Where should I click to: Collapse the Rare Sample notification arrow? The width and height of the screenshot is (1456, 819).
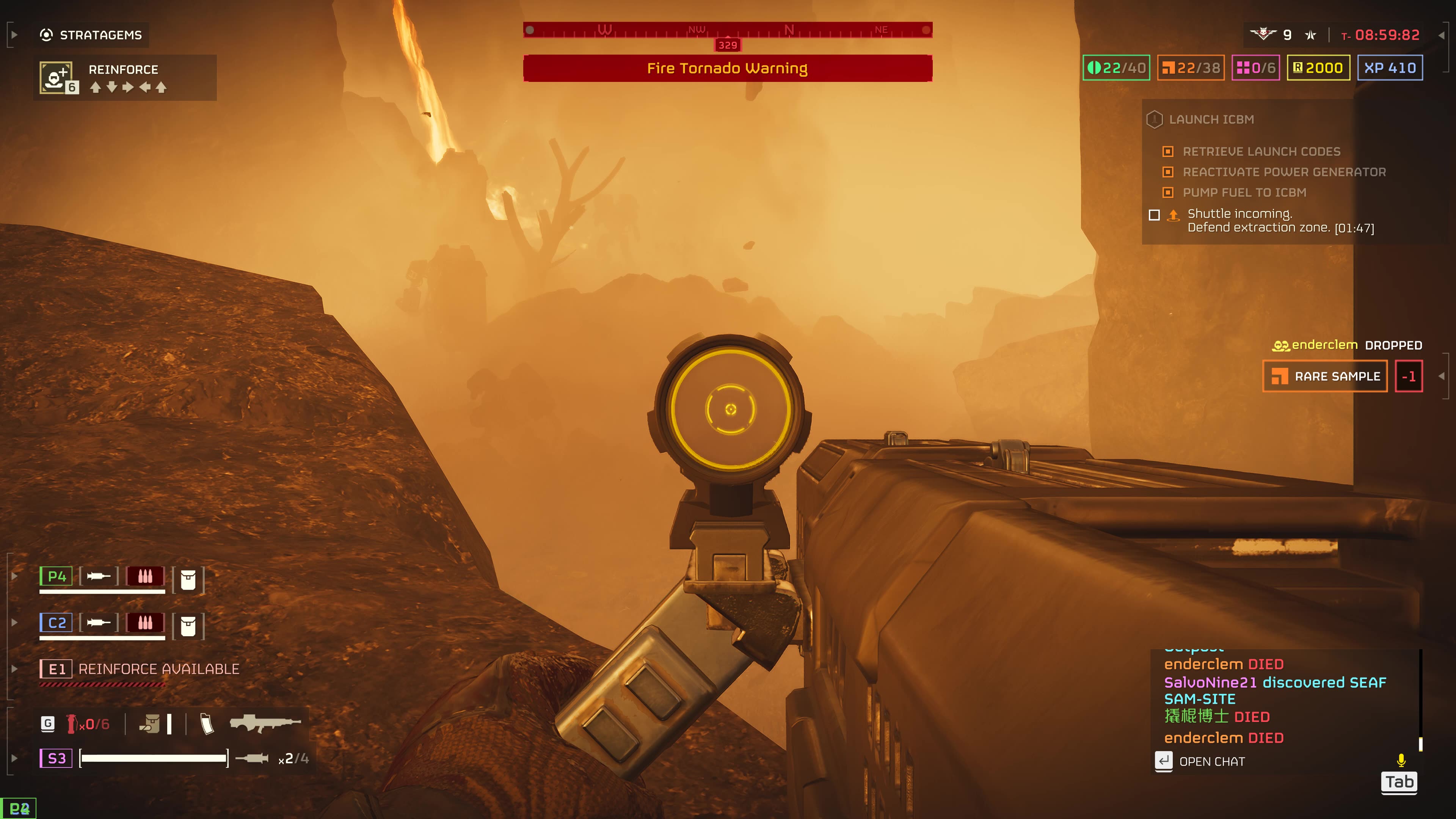(x=1442, y=375)
